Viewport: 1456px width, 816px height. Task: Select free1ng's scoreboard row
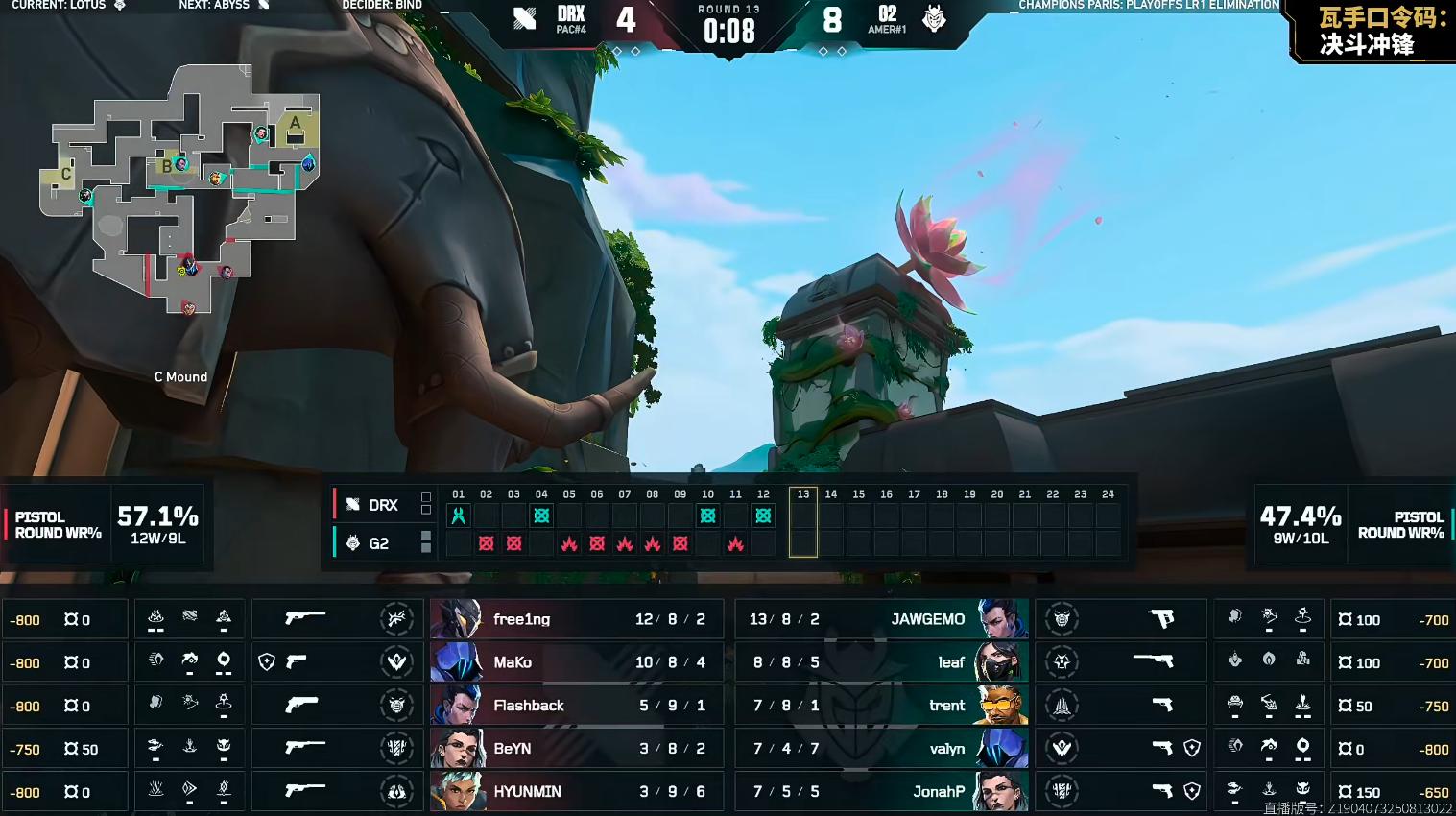(x=576, y=619)
